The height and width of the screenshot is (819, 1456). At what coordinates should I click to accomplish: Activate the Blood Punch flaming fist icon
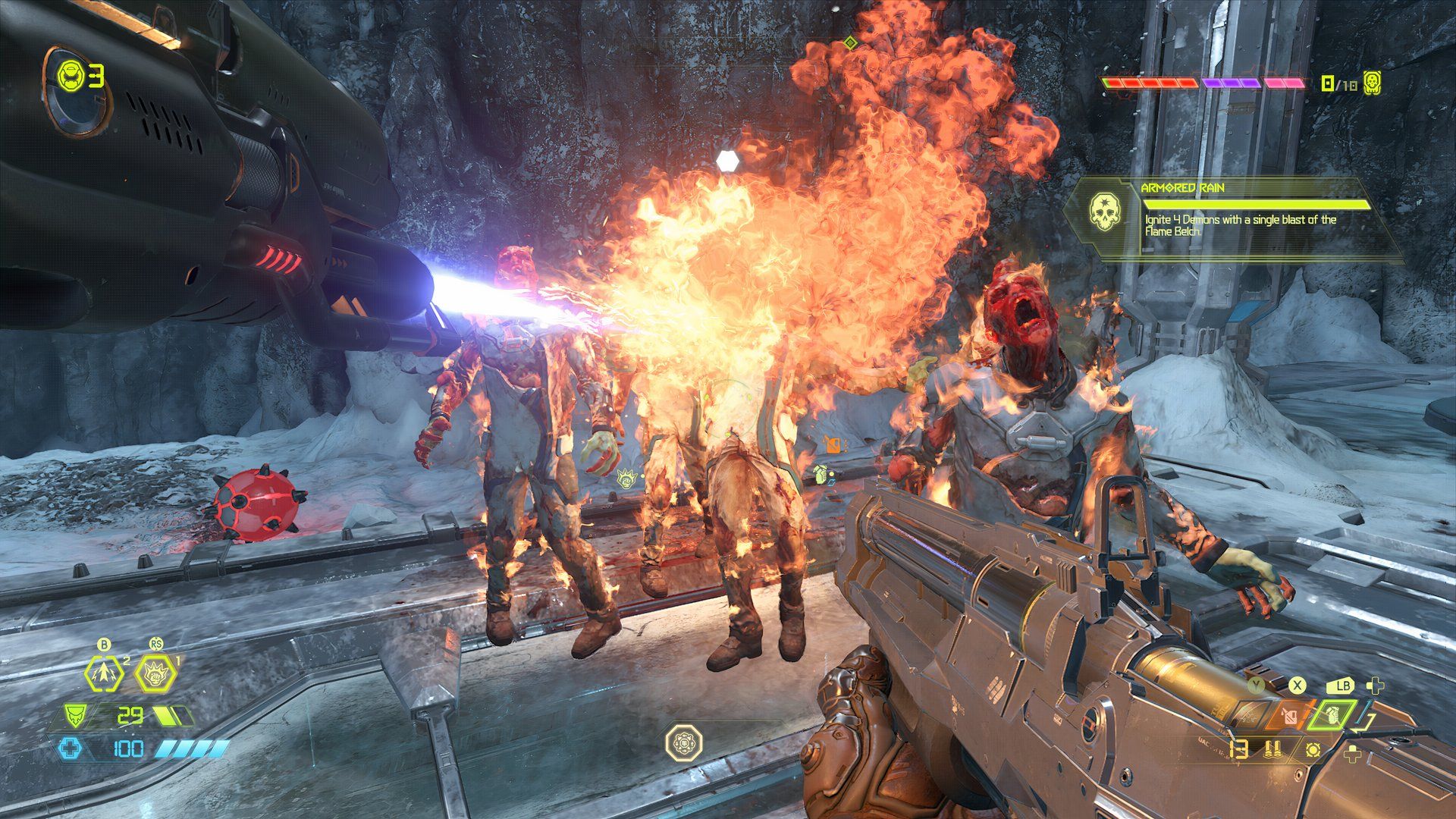155,673
